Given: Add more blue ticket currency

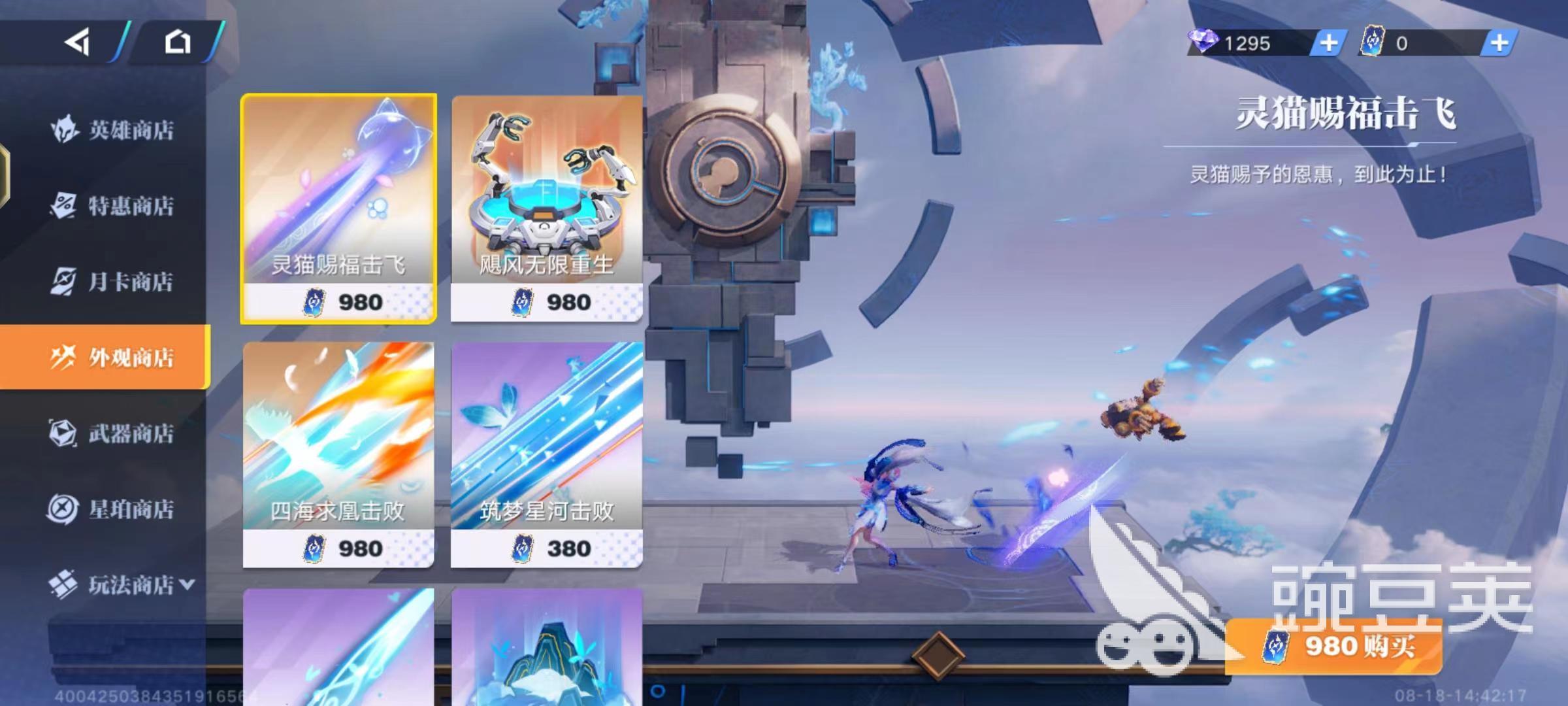Looking at the screenshot, I should pyautogui.click(x=1499, y=43).
